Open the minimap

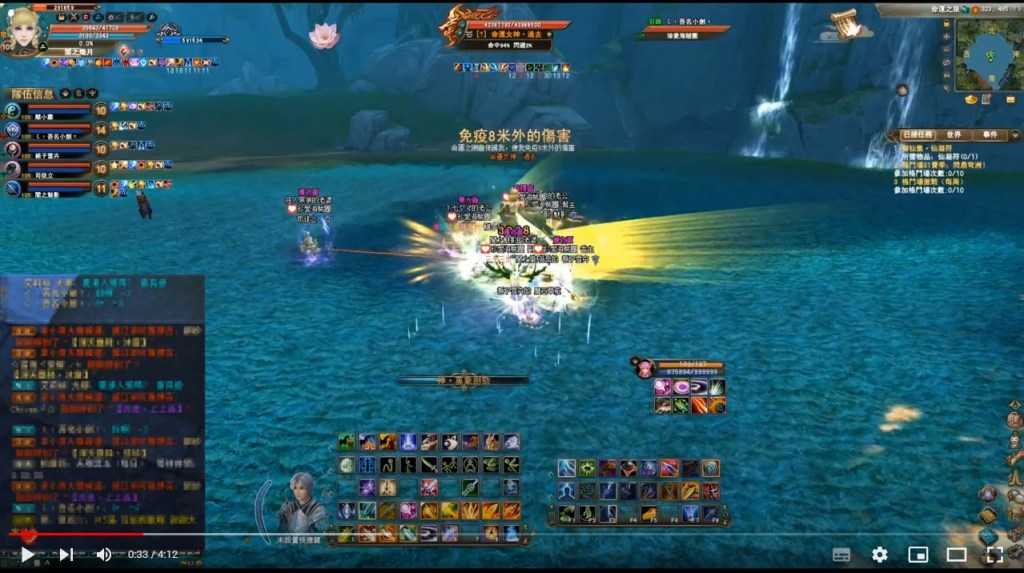click(x=987, y=56)
